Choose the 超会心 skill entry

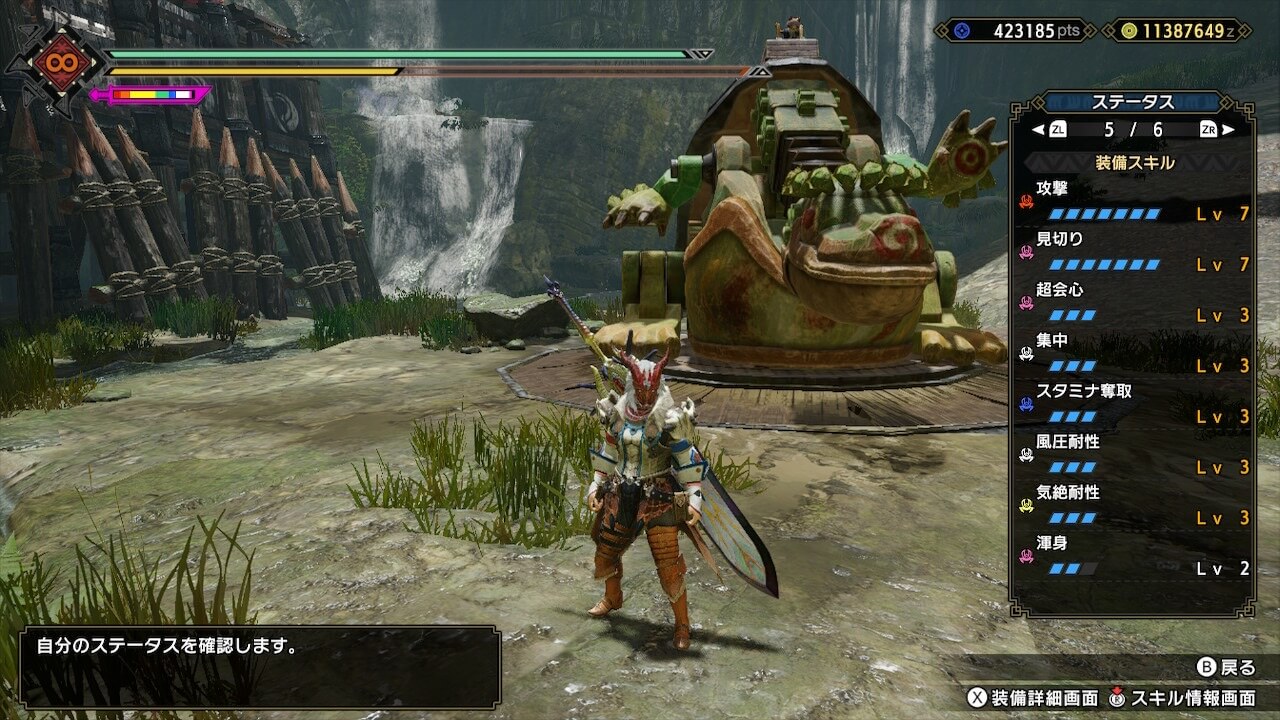click(1134, 302)
